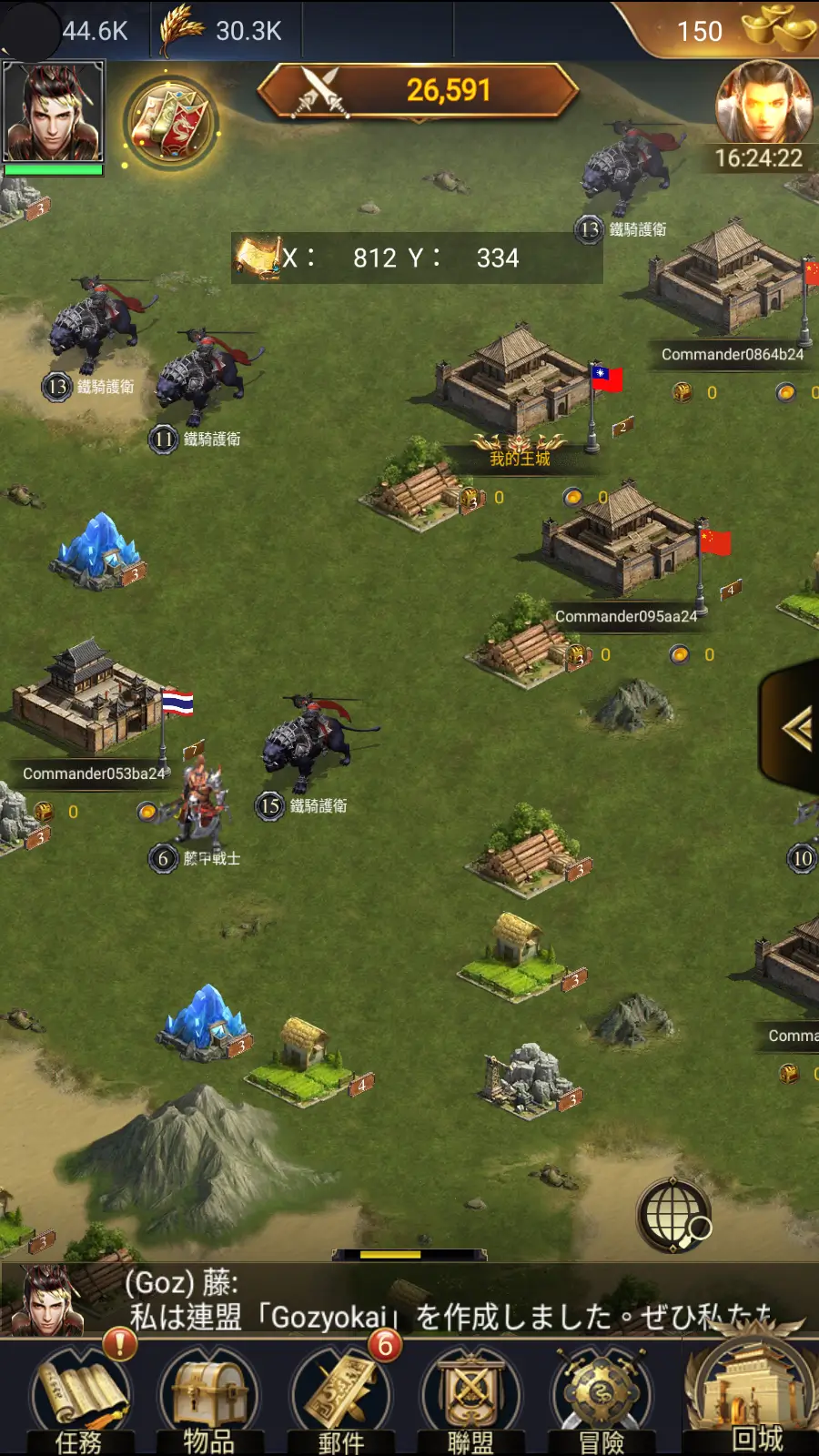Open the X Y coordinates search bar
Screen dimensions: 819x1456
pos(417,258)
